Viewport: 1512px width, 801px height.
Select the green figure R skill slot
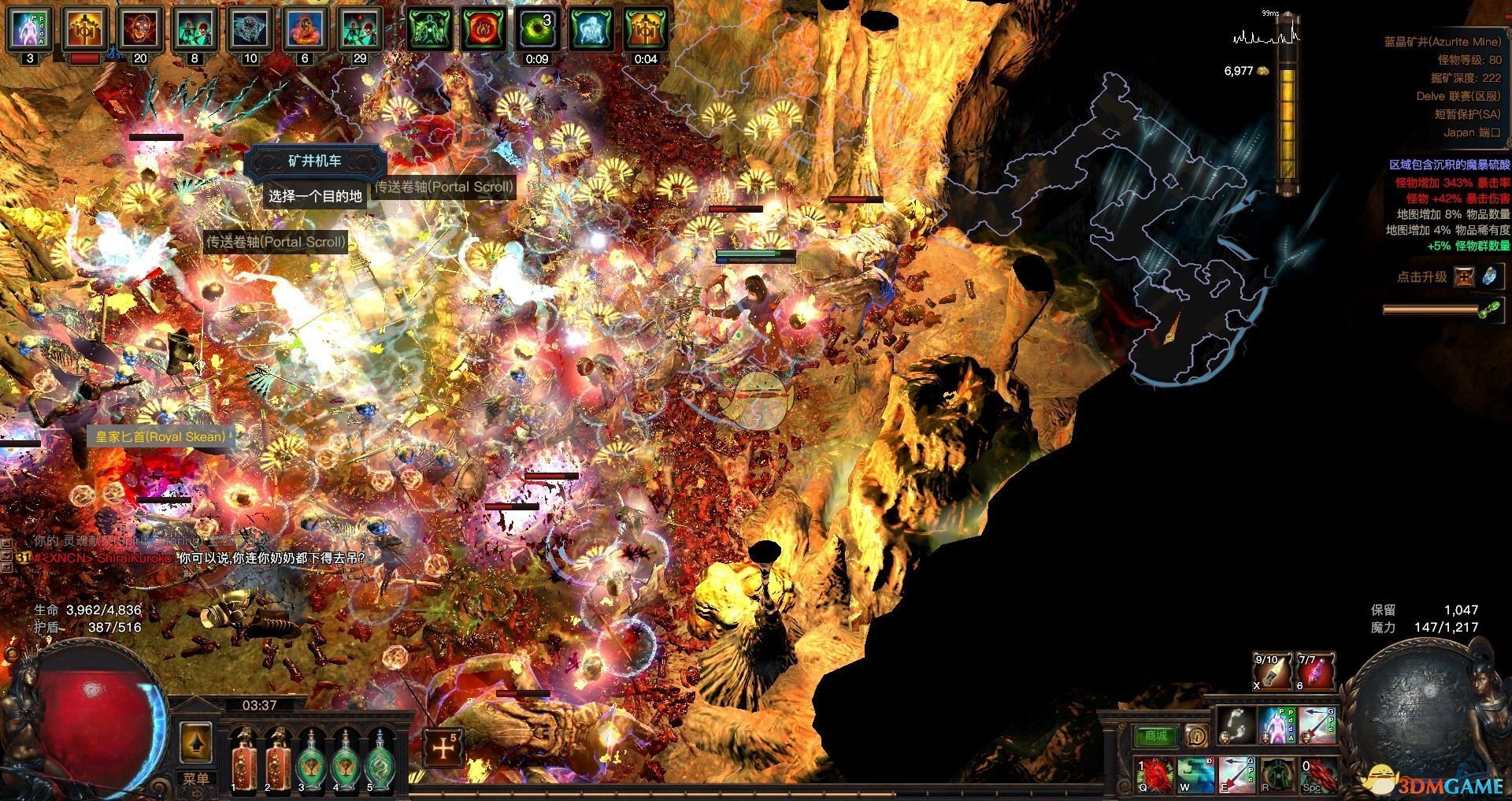point(1278,774)
